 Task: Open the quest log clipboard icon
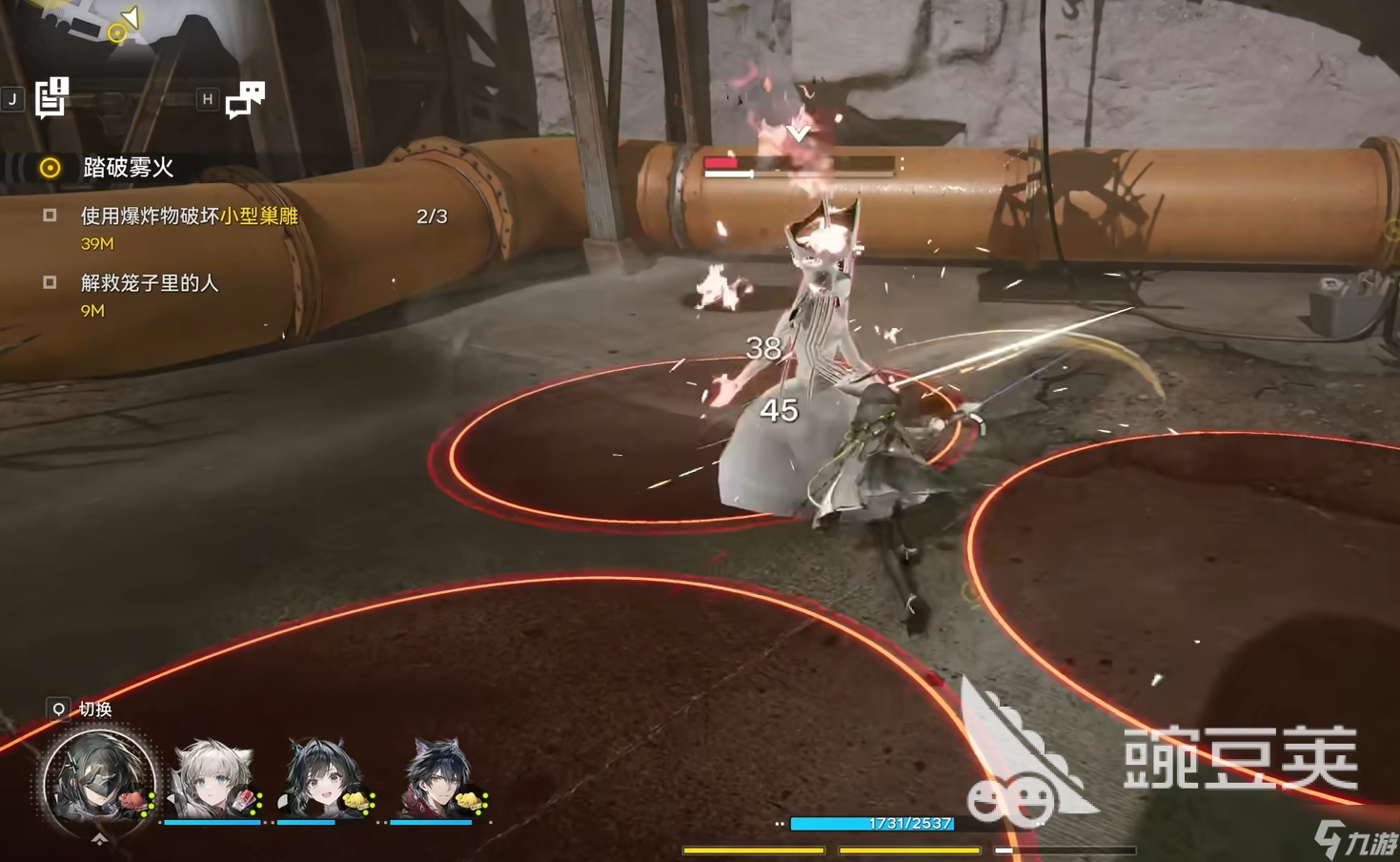click(x=51, y=97)
